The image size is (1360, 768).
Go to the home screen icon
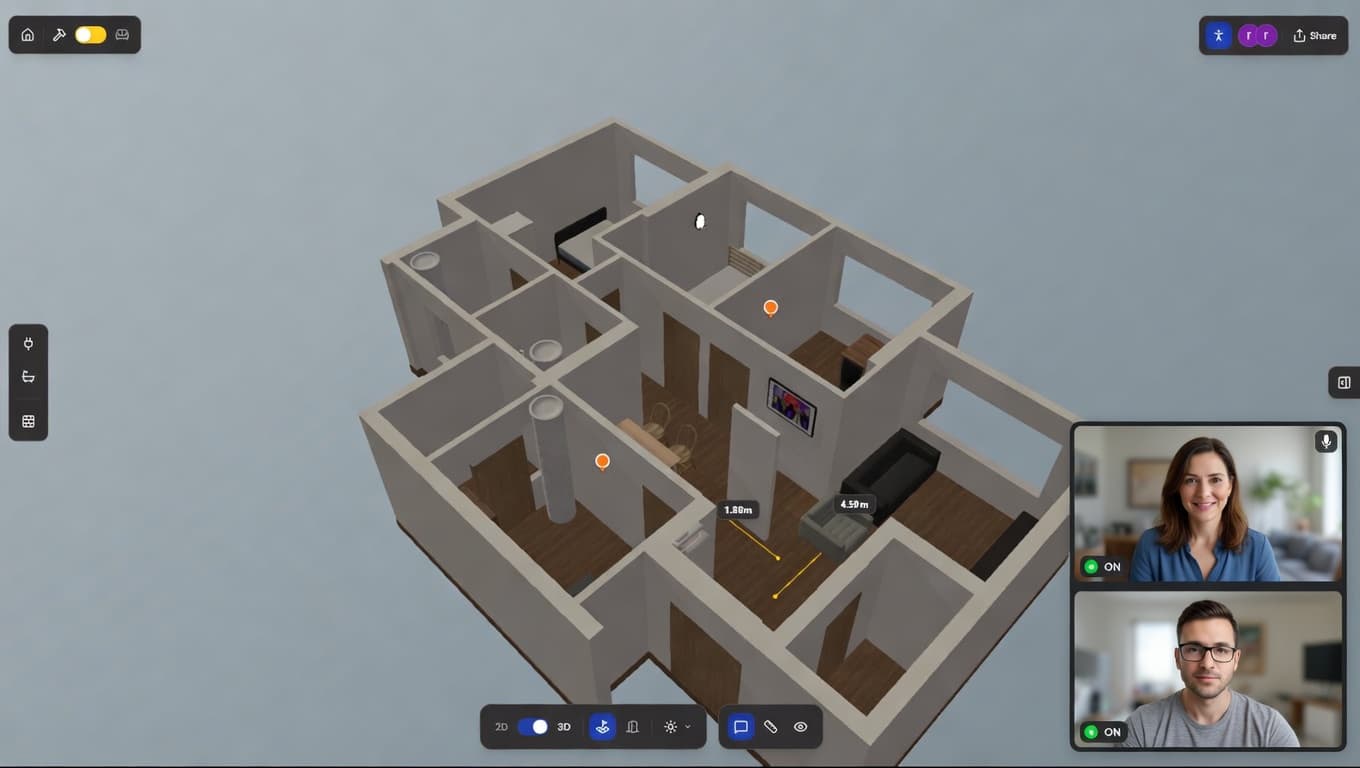[28, 35]
